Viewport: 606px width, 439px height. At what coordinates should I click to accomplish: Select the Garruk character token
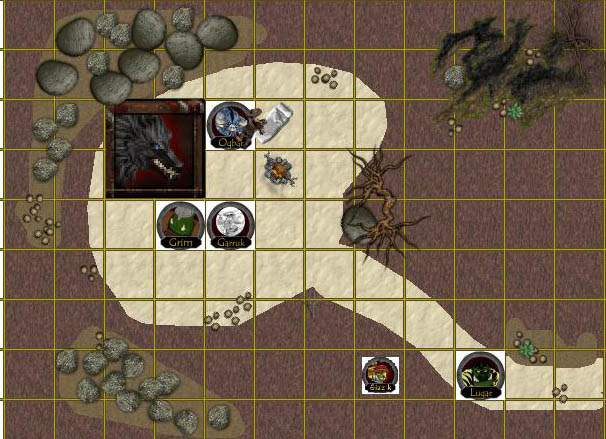pos(231,224)
